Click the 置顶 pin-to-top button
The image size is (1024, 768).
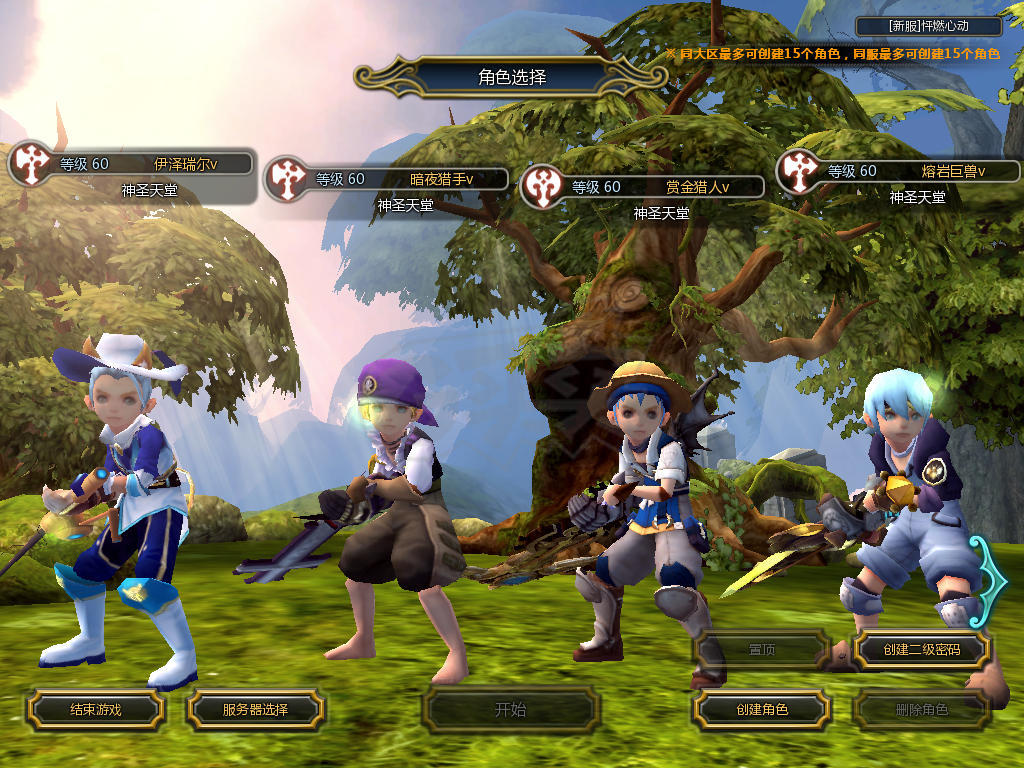click(761, 650)
